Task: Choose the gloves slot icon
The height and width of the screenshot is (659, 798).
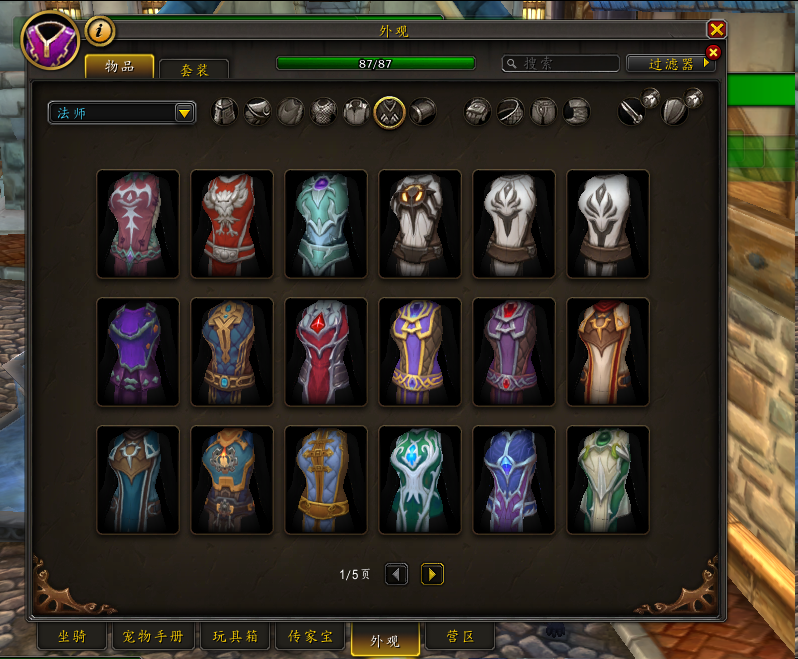Action: [x=480, y=112]
